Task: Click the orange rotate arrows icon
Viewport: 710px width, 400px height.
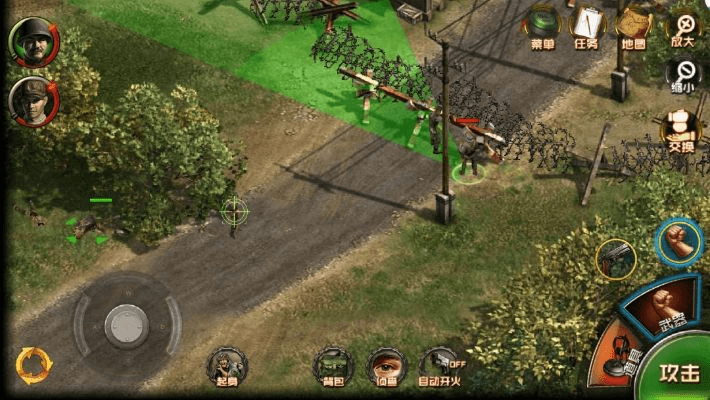Action: click(33, 365)
